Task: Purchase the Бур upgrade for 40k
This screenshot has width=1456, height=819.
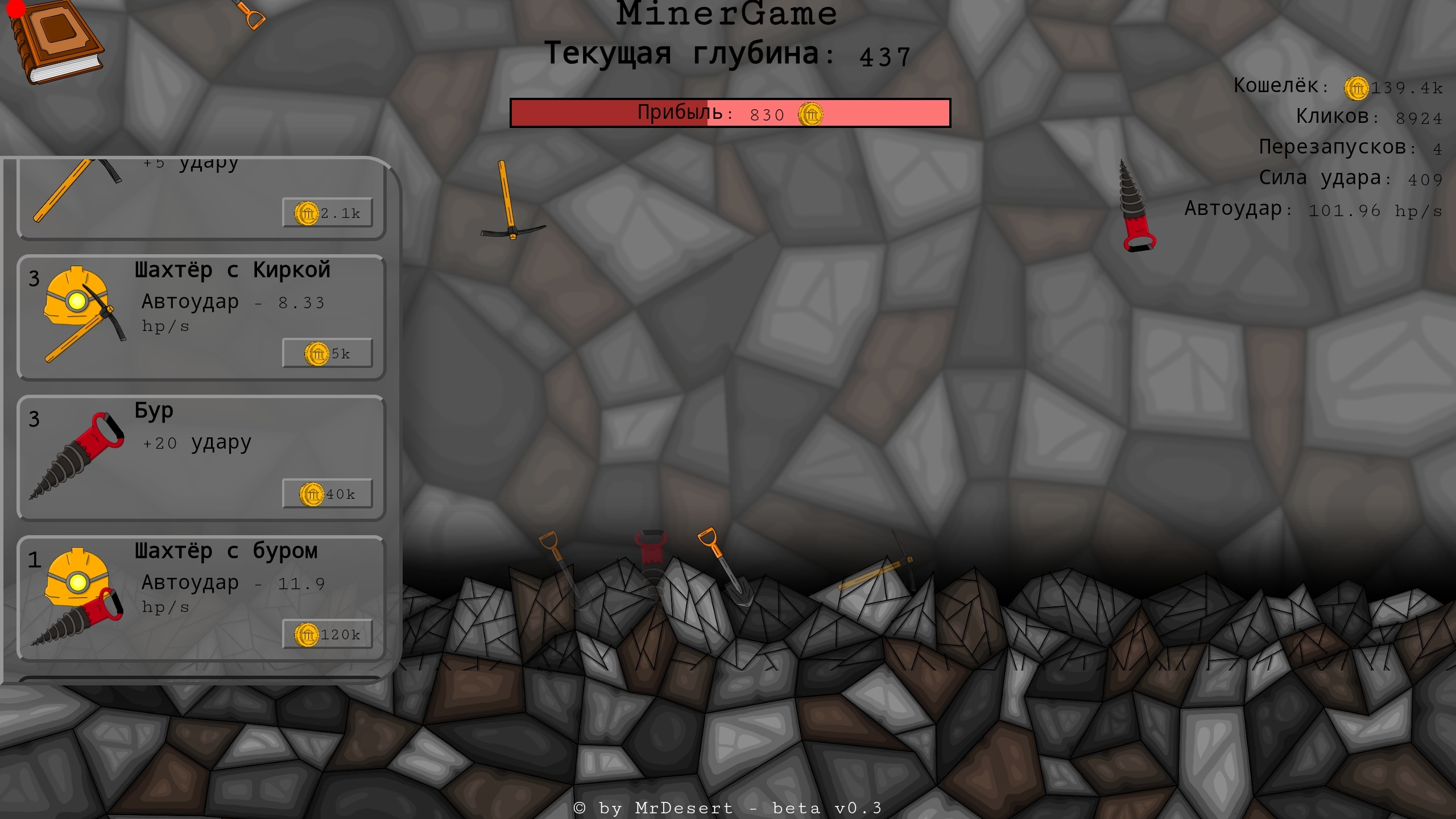Action: (327, 493)
